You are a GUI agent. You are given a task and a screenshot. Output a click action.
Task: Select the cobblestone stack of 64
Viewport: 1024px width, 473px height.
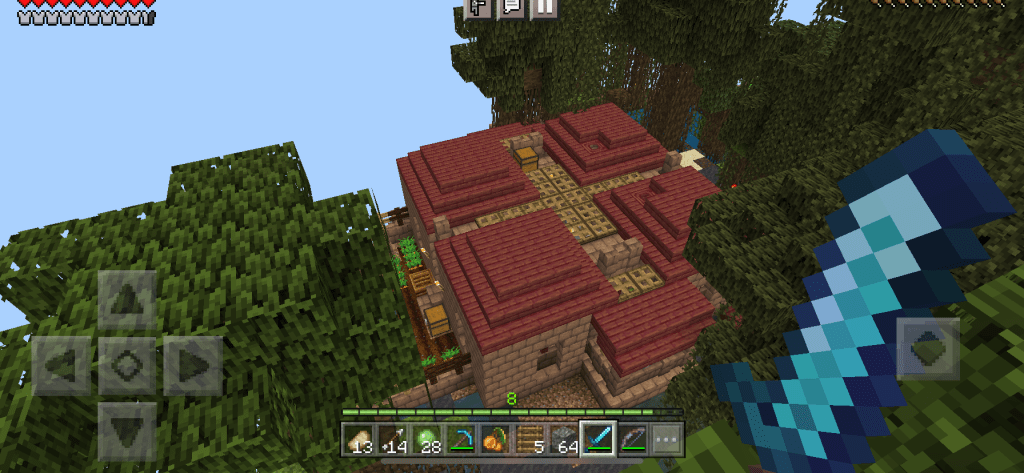[564, 438]
